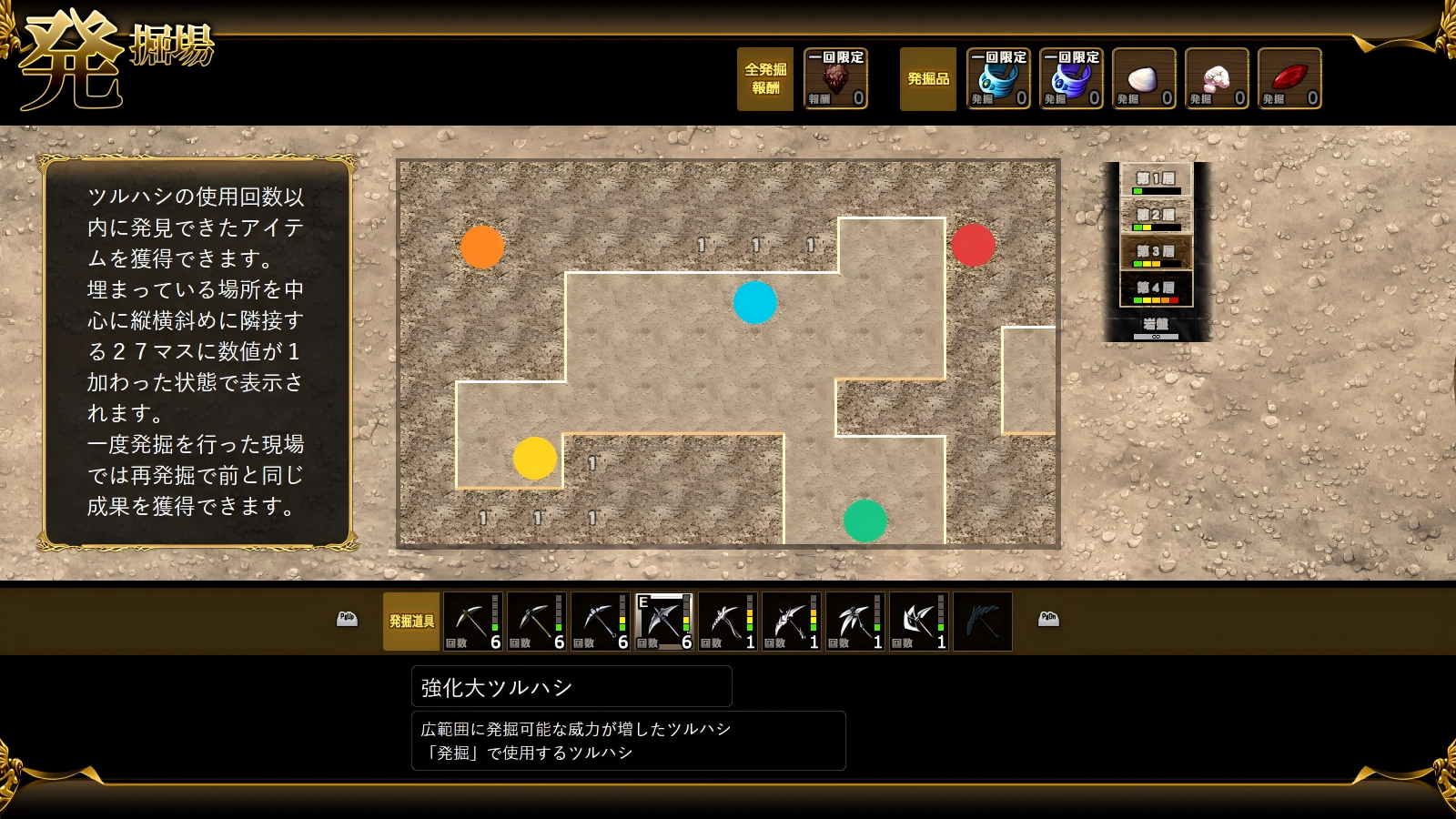Select the light blue ring excavation item
The width and height of the screenshot is (1456, 819).
coord(998,79)
